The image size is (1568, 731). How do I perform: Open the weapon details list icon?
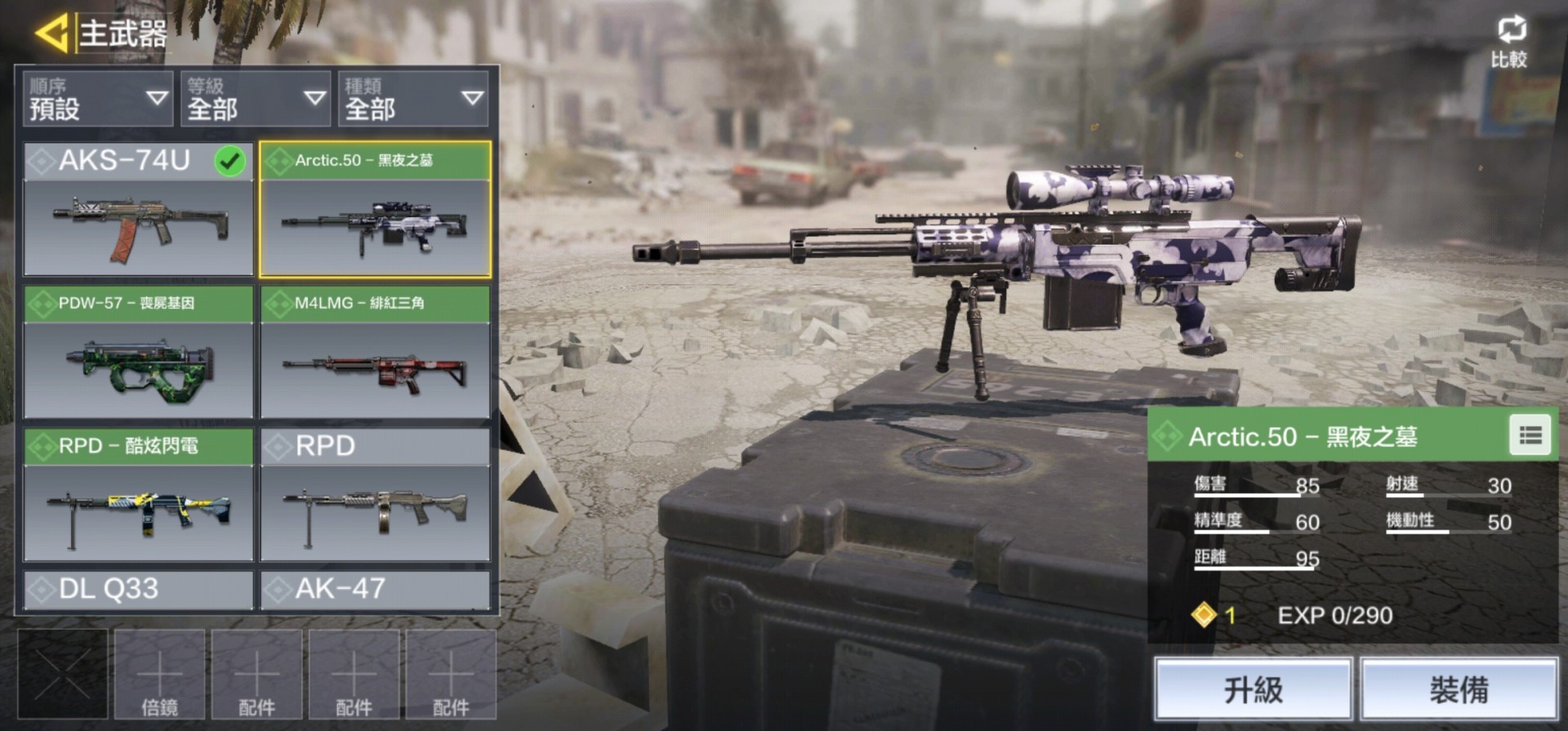[x=1530, y=436]
